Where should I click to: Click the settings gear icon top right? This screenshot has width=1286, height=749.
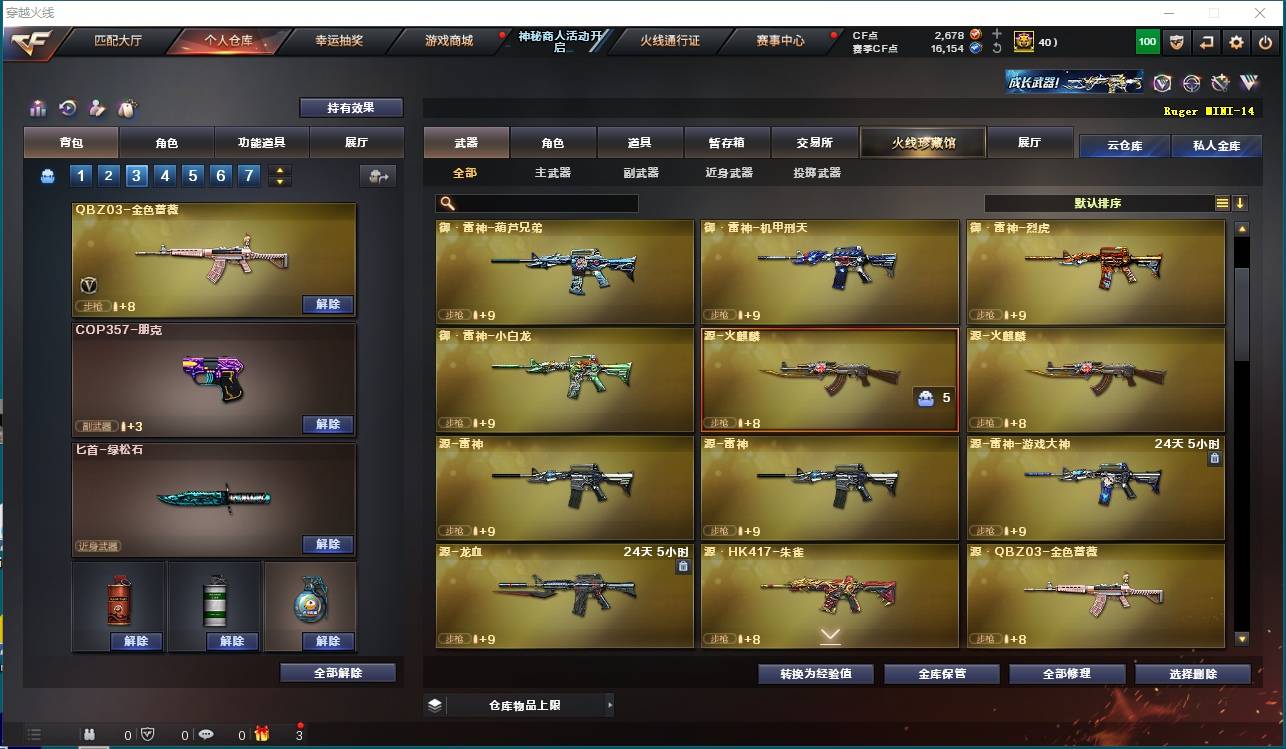click(1236, 42)
